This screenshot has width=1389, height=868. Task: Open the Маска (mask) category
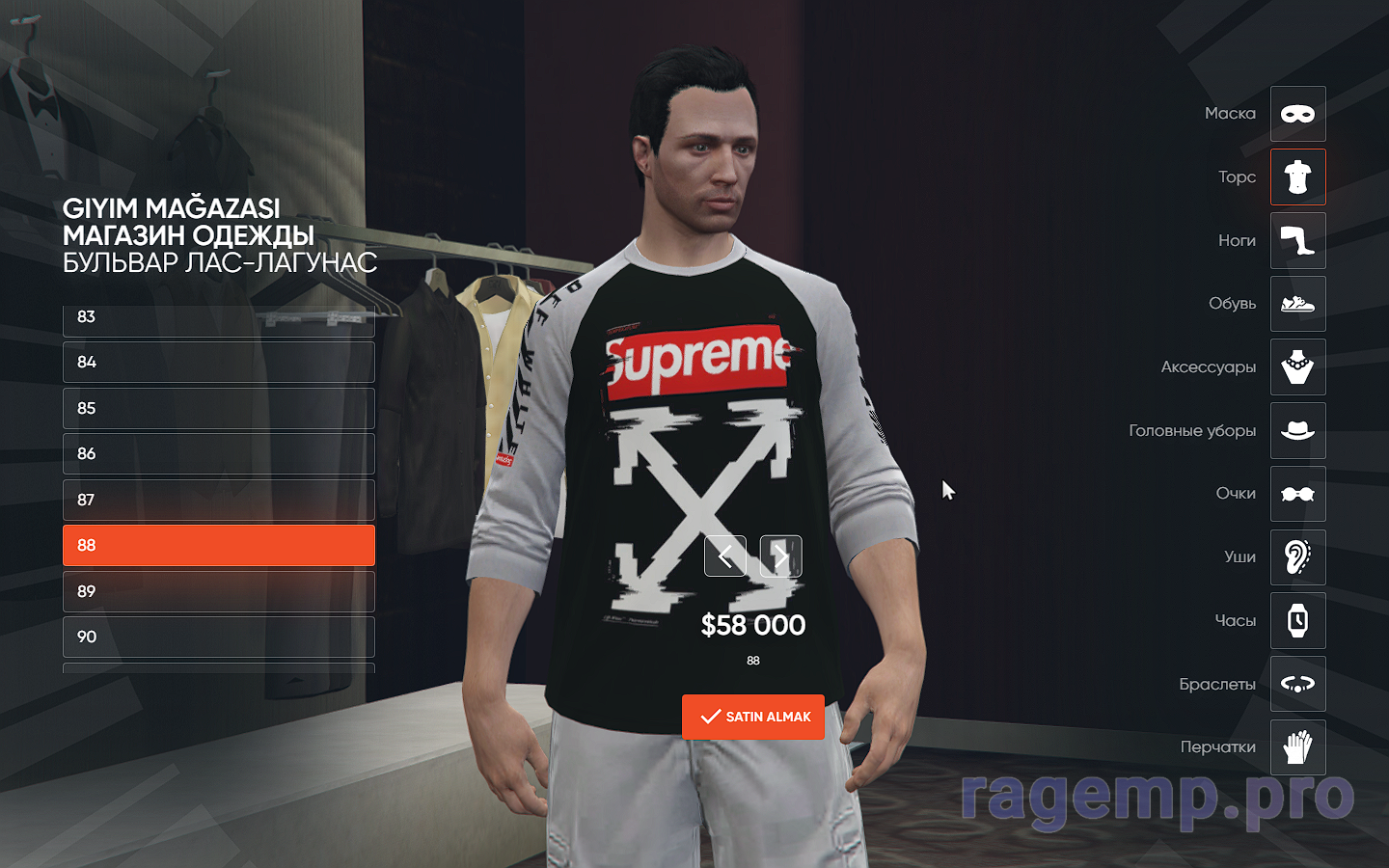pyautogui.click(x=1298, y=114)
